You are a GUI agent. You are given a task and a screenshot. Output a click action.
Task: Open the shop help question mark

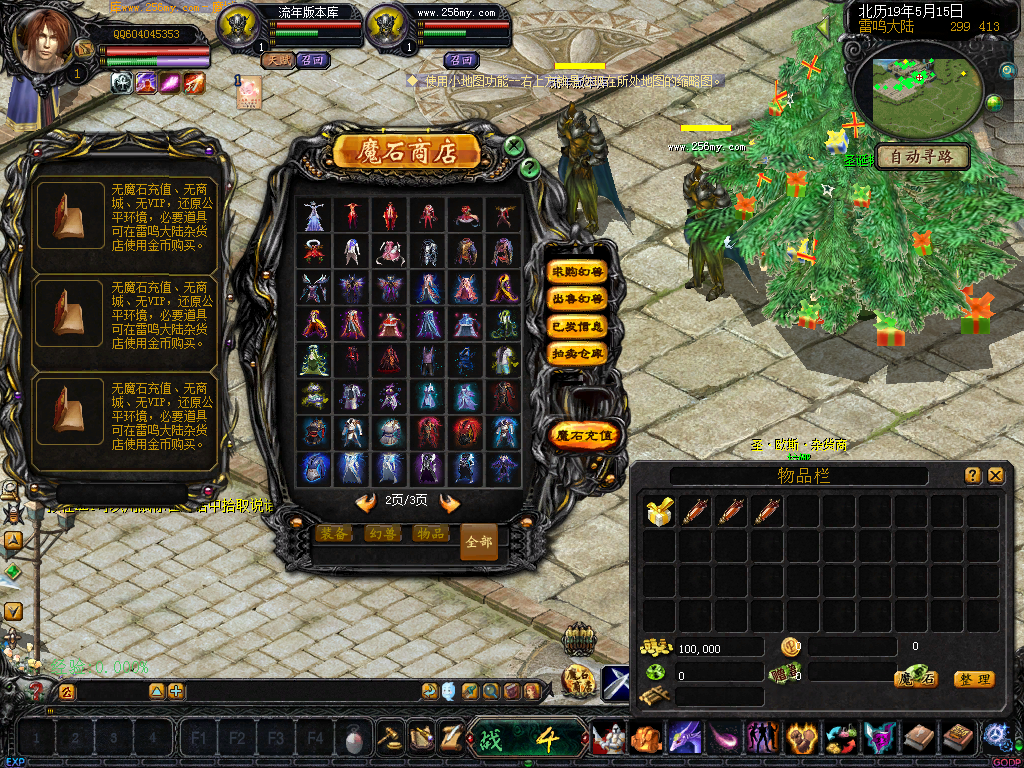(x=531, y=167)
